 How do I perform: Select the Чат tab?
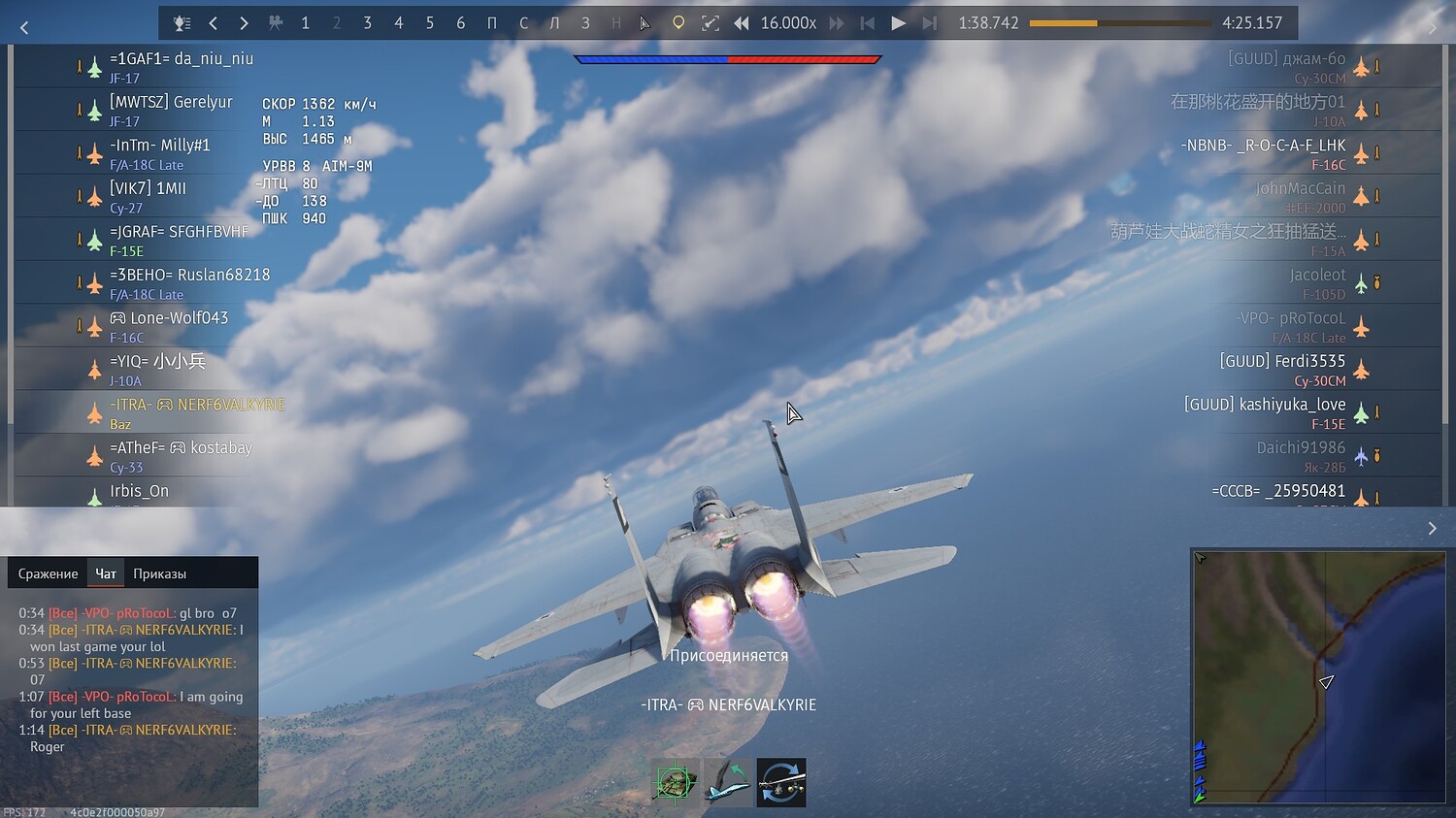(x=106, y=573)
